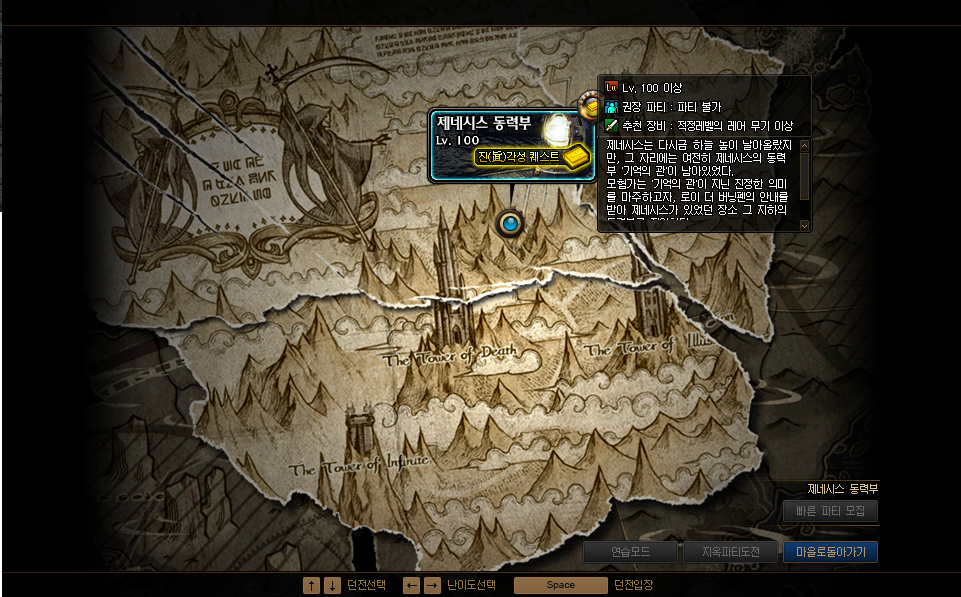Image resolution: width=961 pixels, height=597 pixels.
Task: Select the blue dungeon marker on the map
Action: 512,223
